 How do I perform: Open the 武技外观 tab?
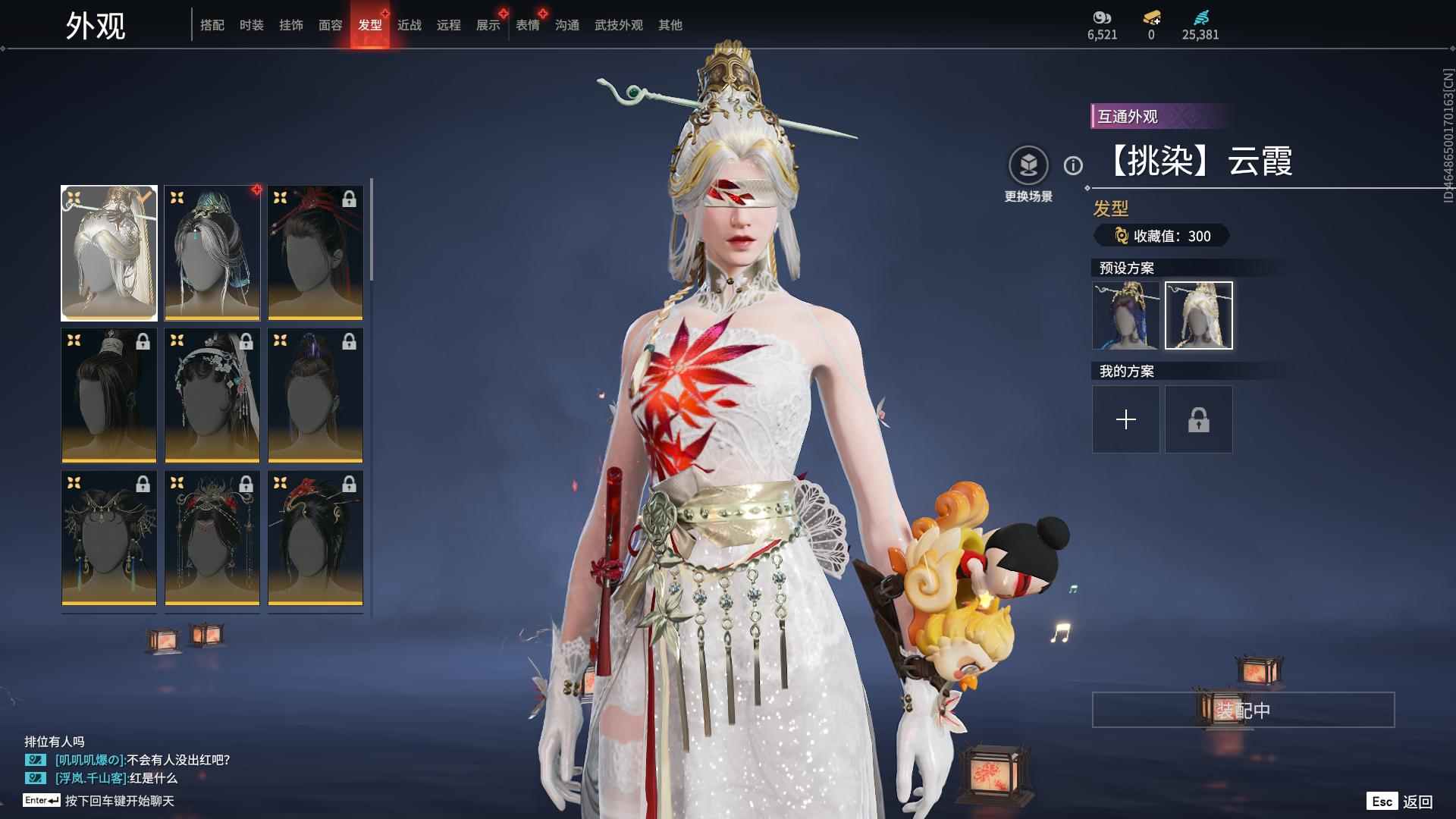pyautogui.click(x=618, y=25)
